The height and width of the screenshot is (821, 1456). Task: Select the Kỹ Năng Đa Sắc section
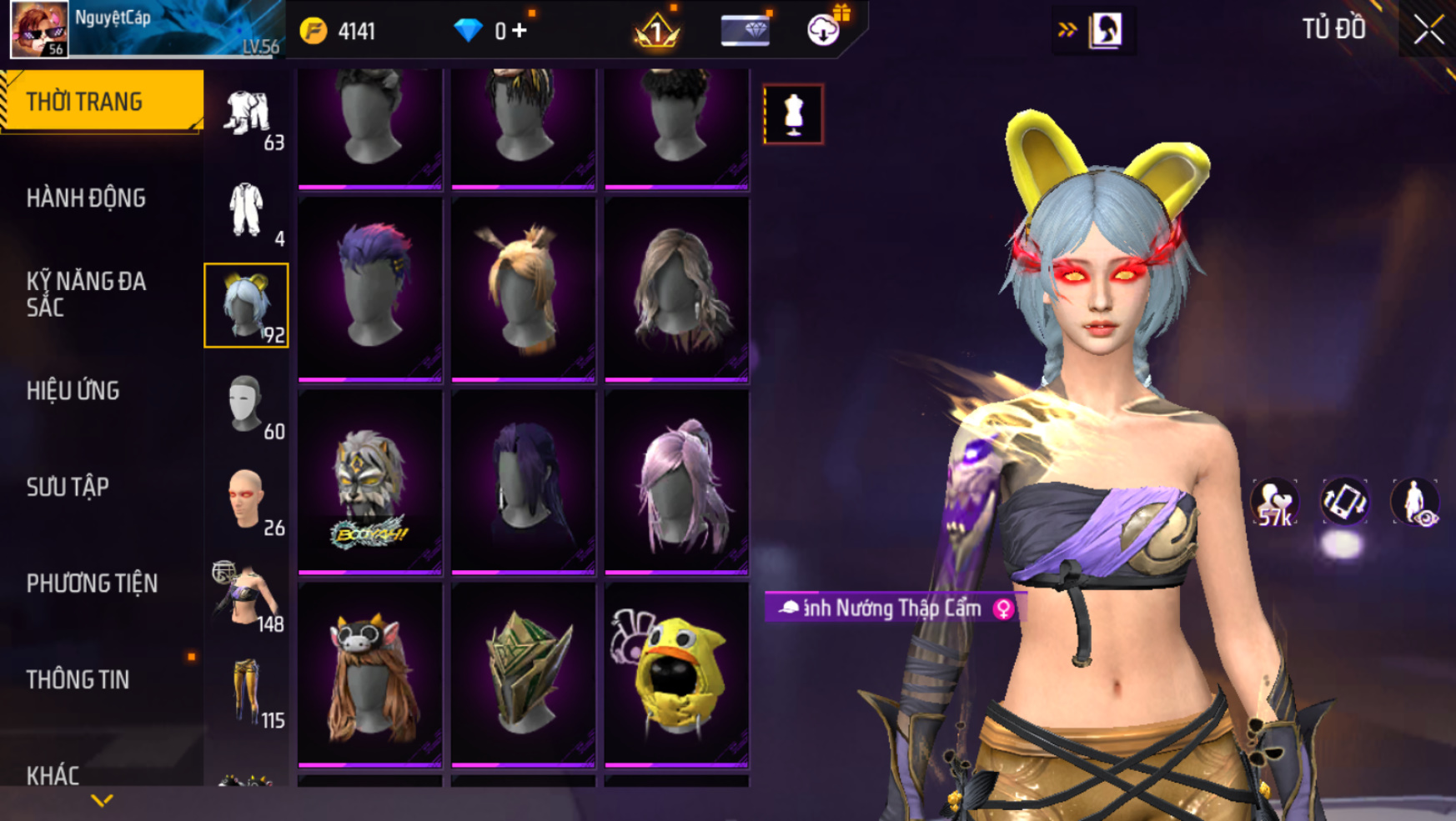pos(86,294)
